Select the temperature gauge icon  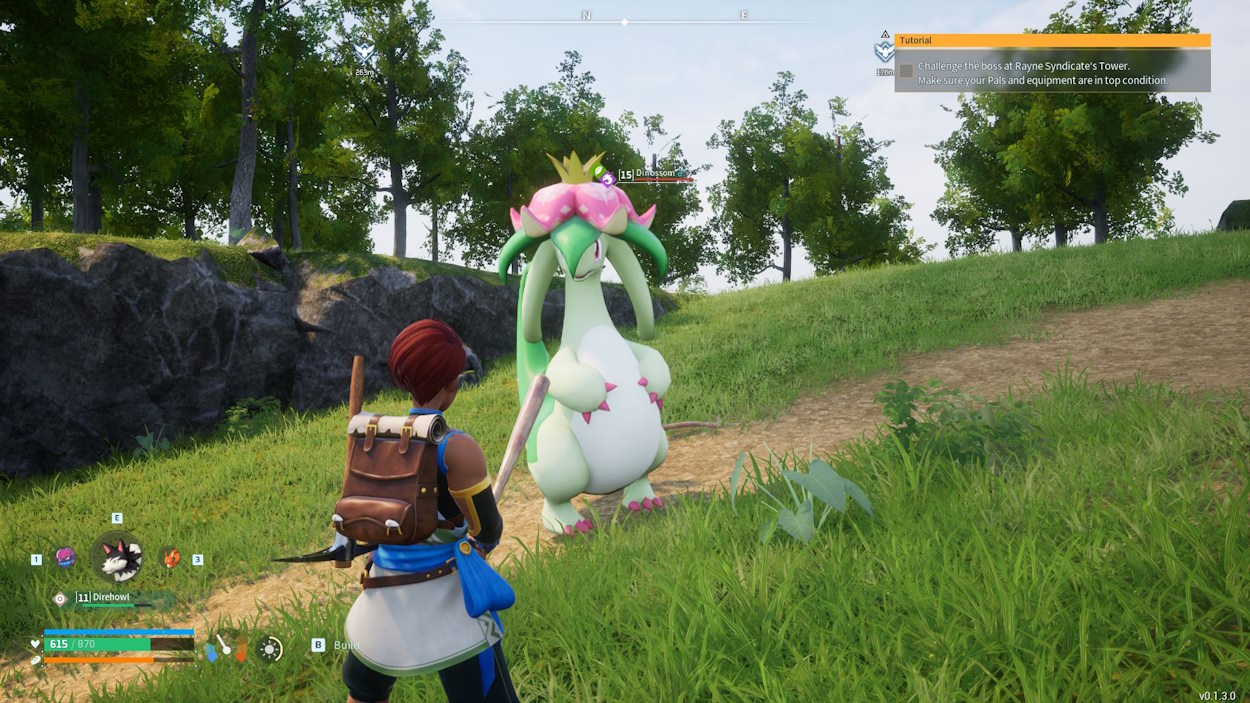(x=225, y=648)
